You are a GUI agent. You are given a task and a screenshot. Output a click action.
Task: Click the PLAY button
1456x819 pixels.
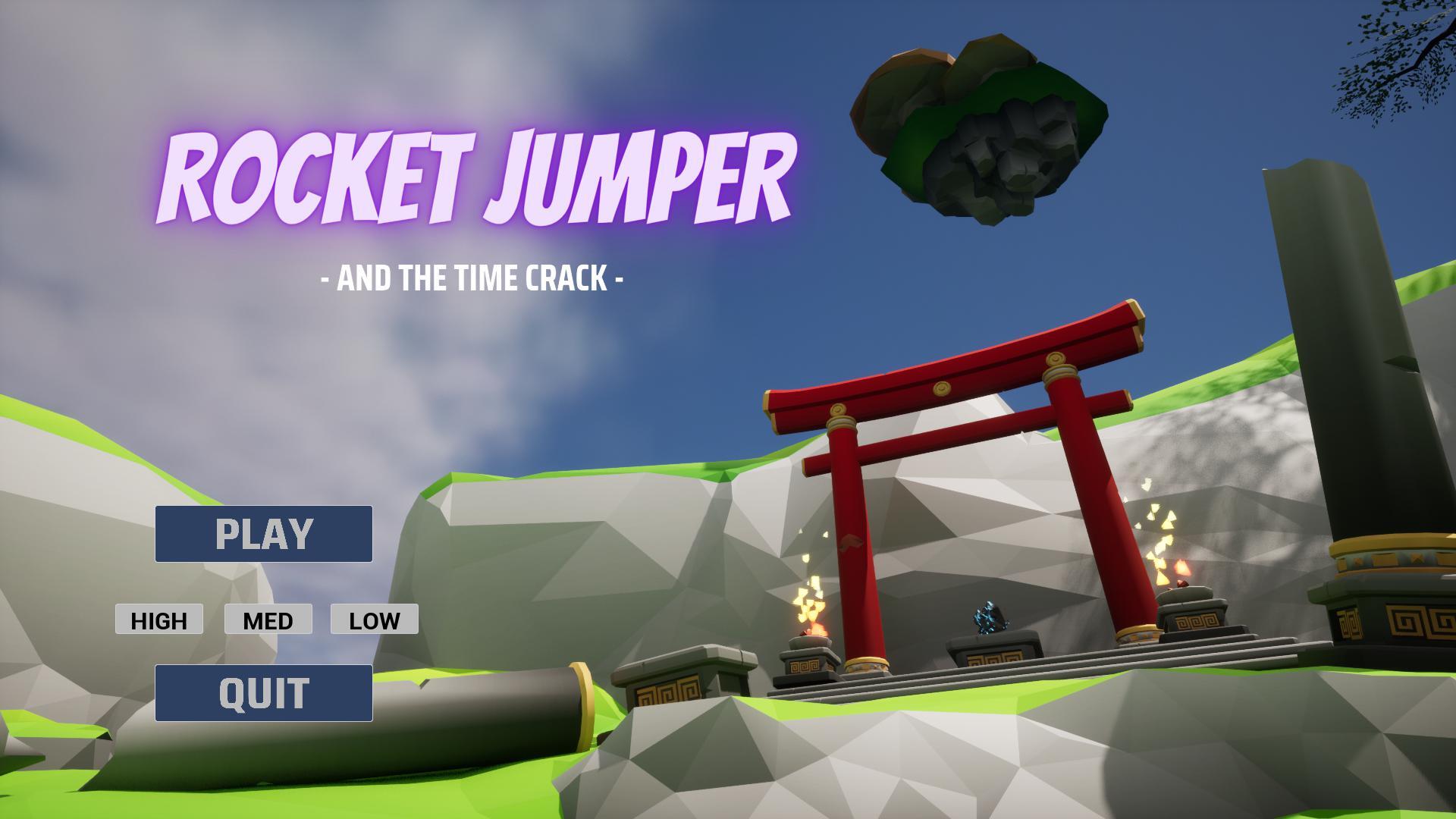pyautogui.click(x=264, y=534)
